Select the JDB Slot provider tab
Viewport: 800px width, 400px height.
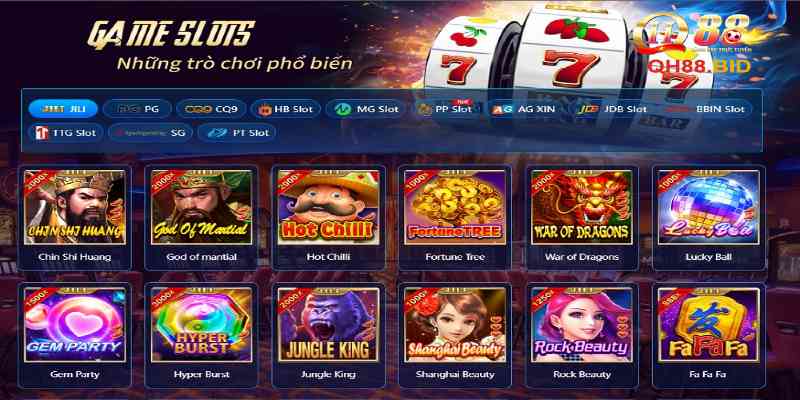tap(611, 108)
